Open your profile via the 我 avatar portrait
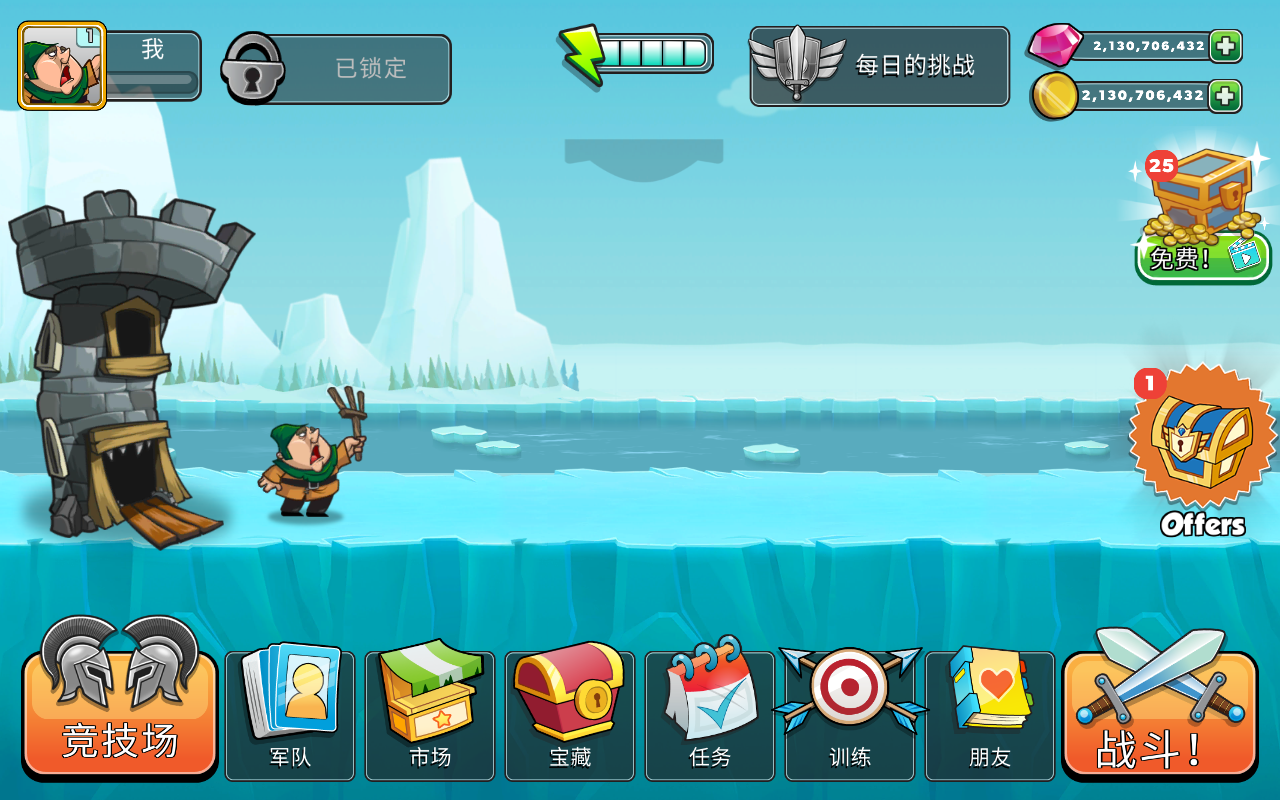Screen dimensions: 1280x800 coord(62,64)
